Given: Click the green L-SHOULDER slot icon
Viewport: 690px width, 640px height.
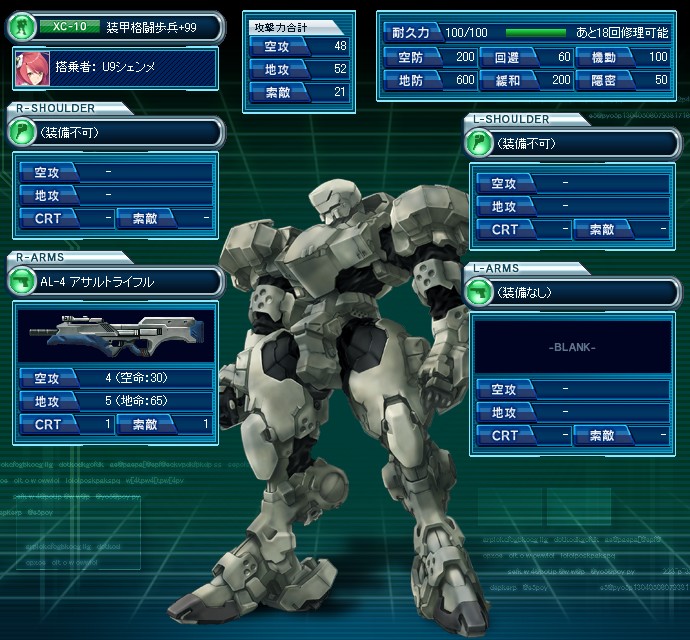Looking at the screenshot, I should pos(479,144).
